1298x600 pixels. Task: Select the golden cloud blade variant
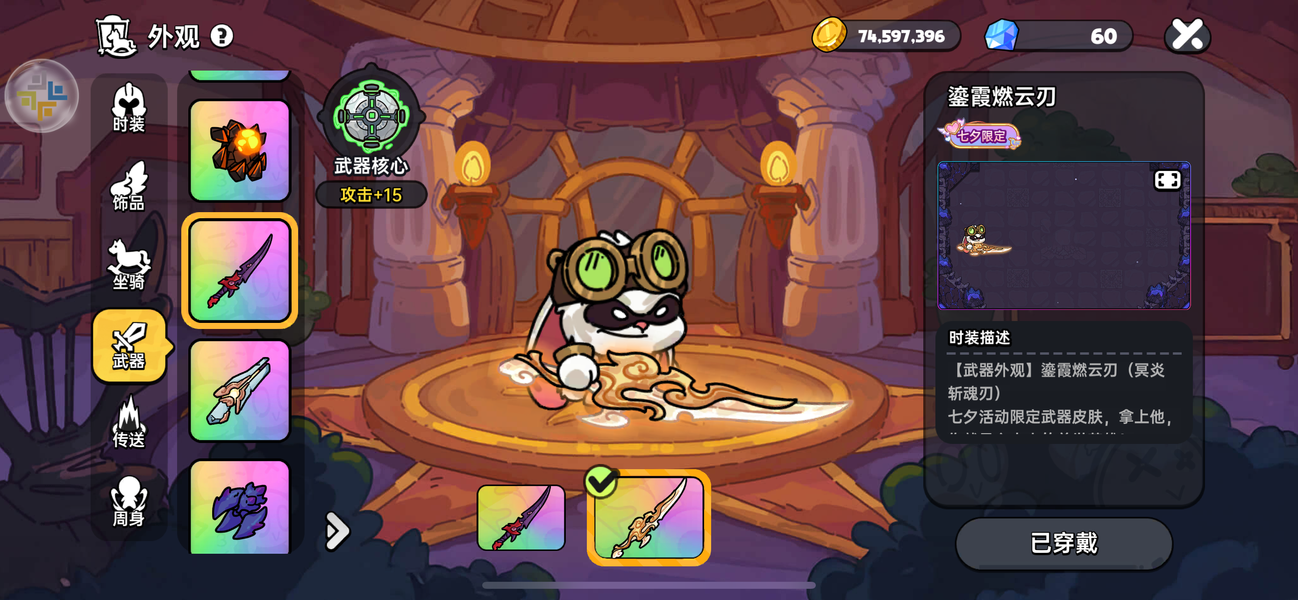(649, 518)
